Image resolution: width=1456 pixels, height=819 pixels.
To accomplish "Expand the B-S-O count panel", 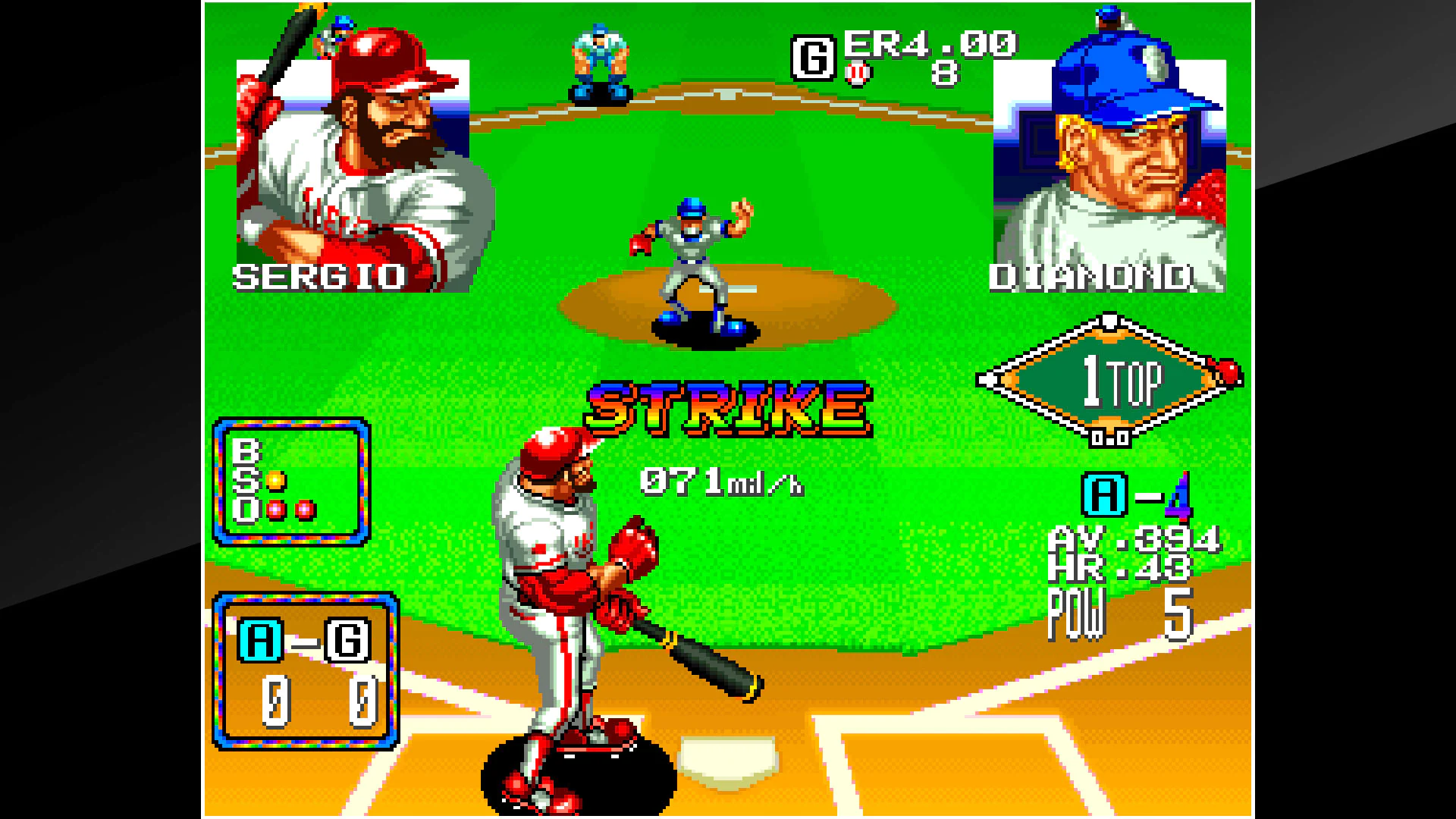I will click(x=292, y=482).
